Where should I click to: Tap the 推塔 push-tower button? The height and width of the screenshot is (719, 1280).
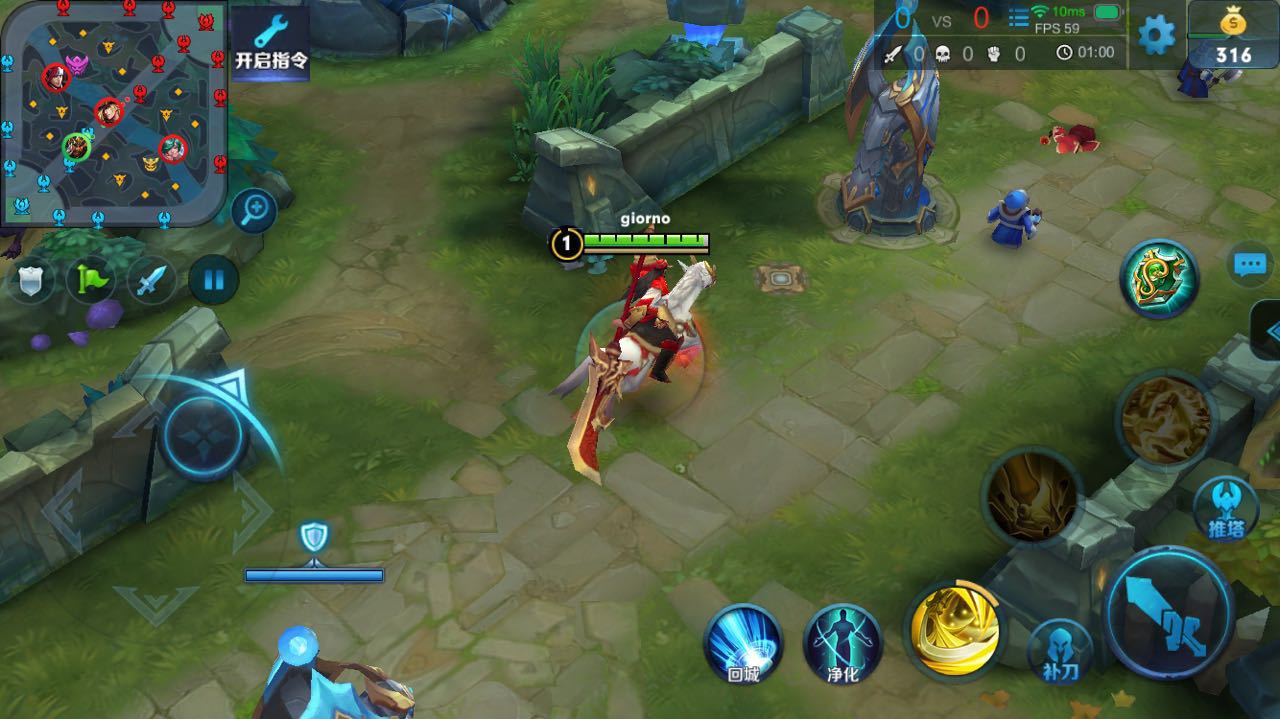tap(1225, 508)
